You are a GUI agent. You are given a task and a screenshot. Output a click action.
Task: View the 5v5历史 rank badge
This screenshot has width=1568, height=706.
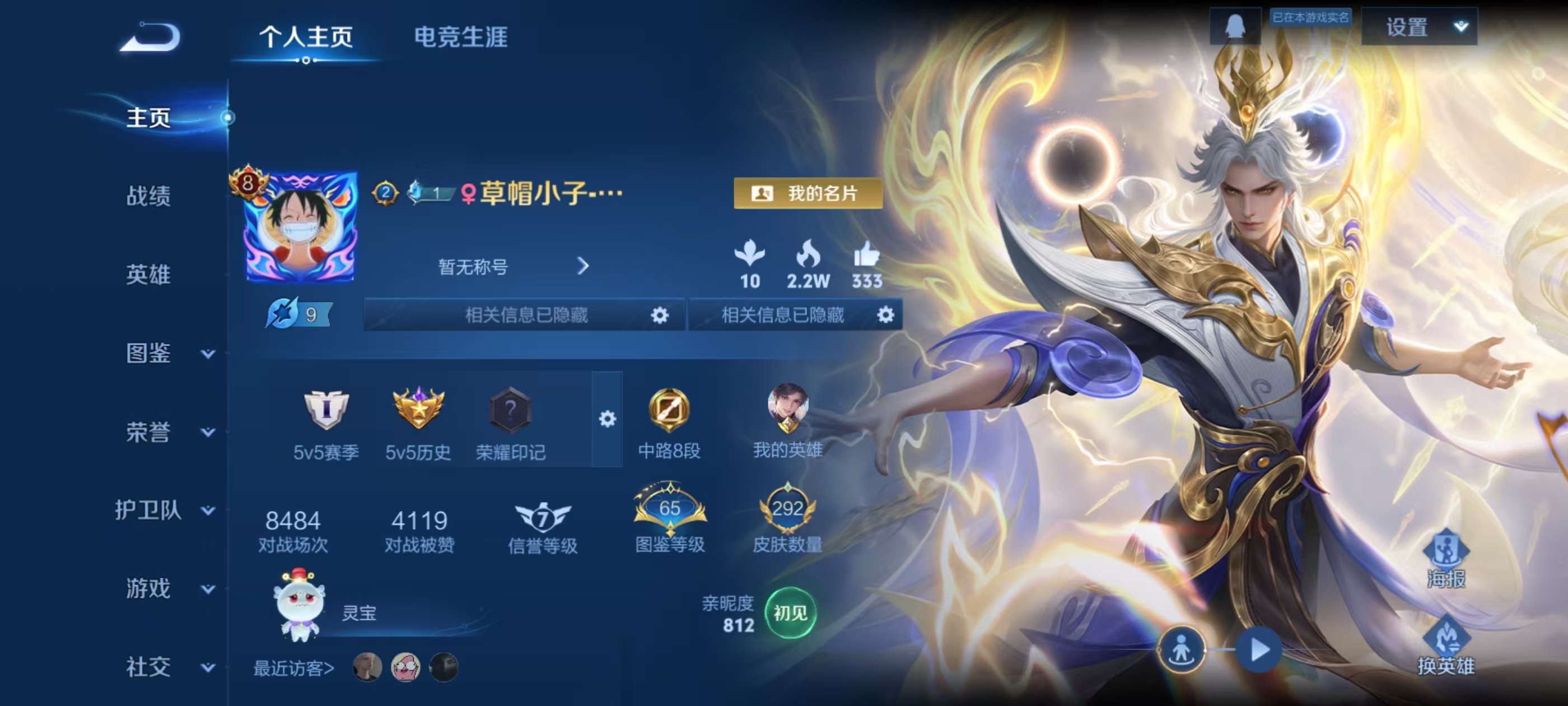[418, 408]
